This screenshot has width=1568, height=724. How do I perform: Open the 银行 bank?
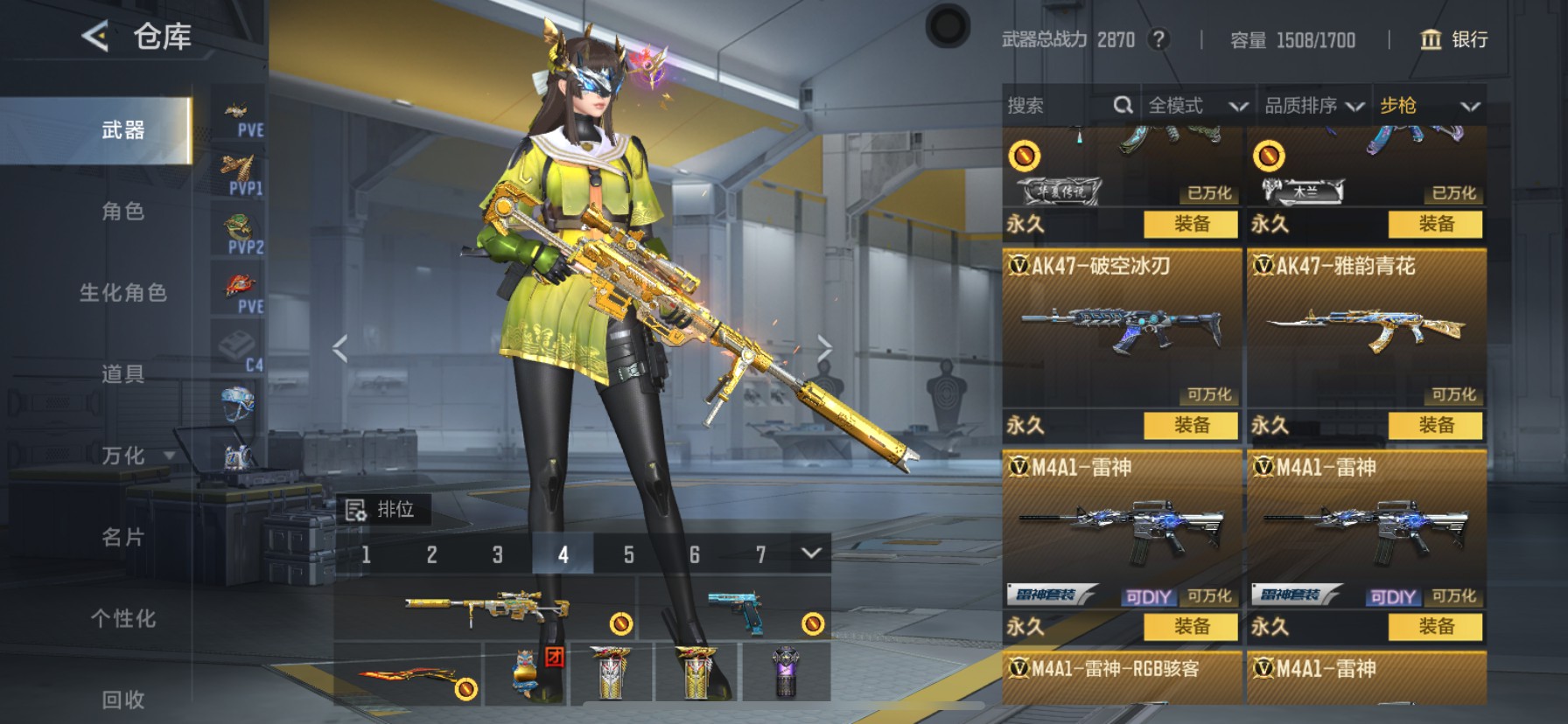(1453, 39)
